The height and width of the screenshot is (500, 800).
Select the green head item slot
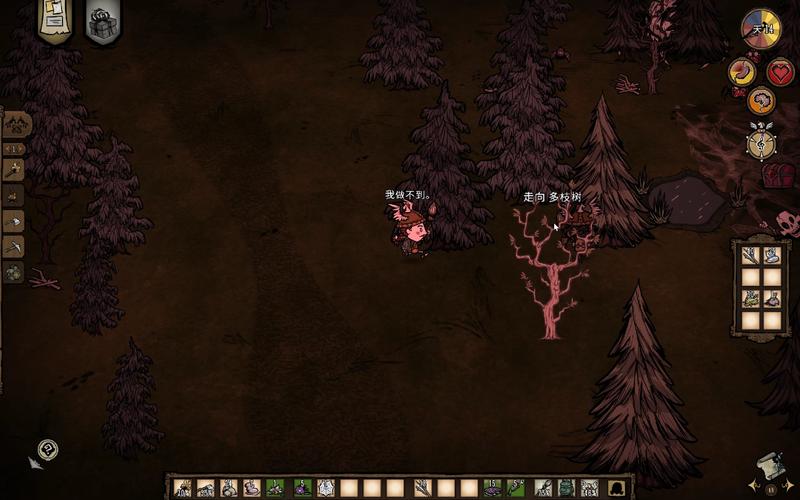click(565, 488)
